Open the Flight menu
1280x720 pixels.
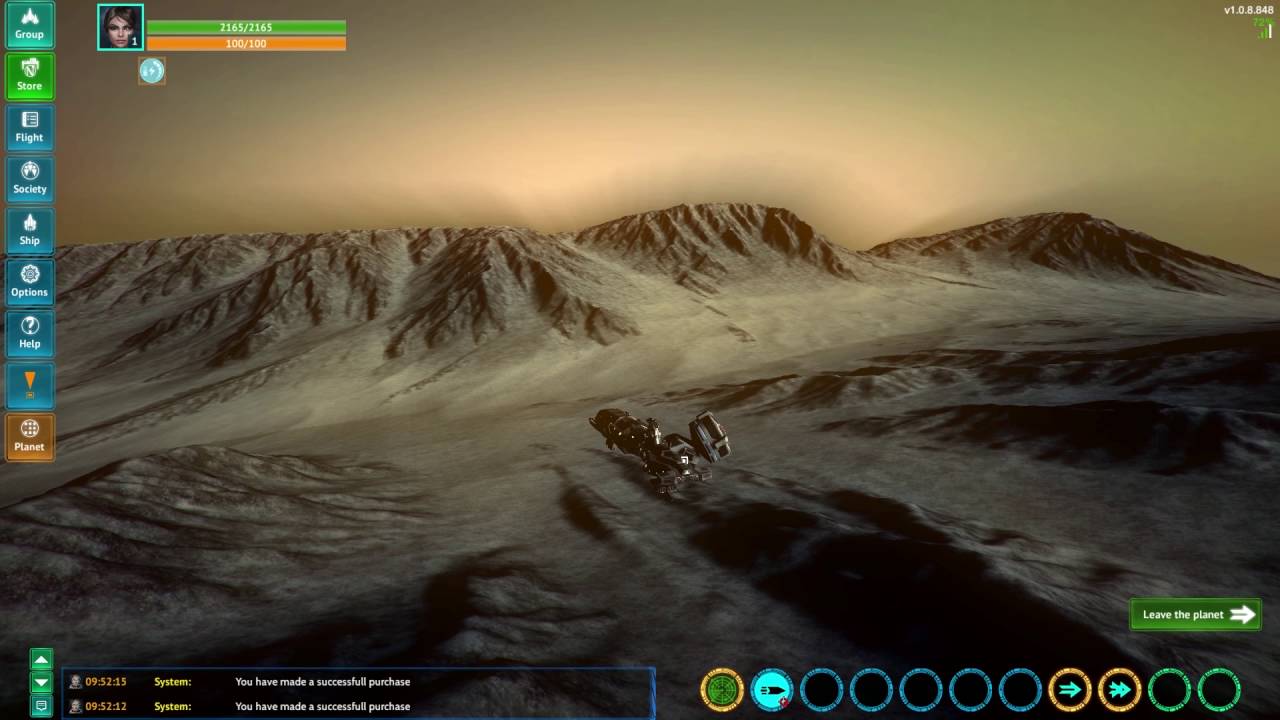click(x=29, y=128)
